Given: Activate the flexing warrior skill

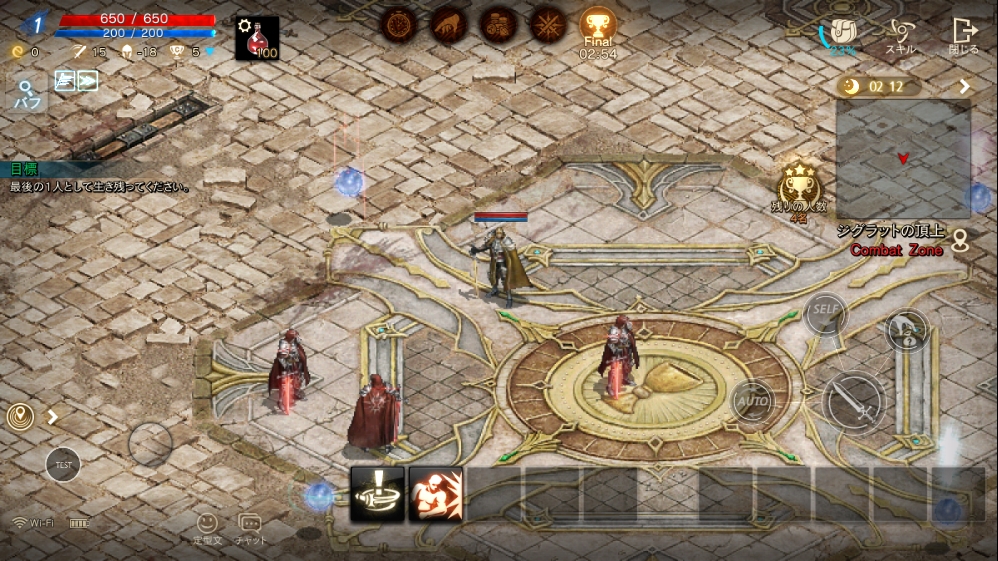Looking at the screenshot, I should tap(435, 493).
